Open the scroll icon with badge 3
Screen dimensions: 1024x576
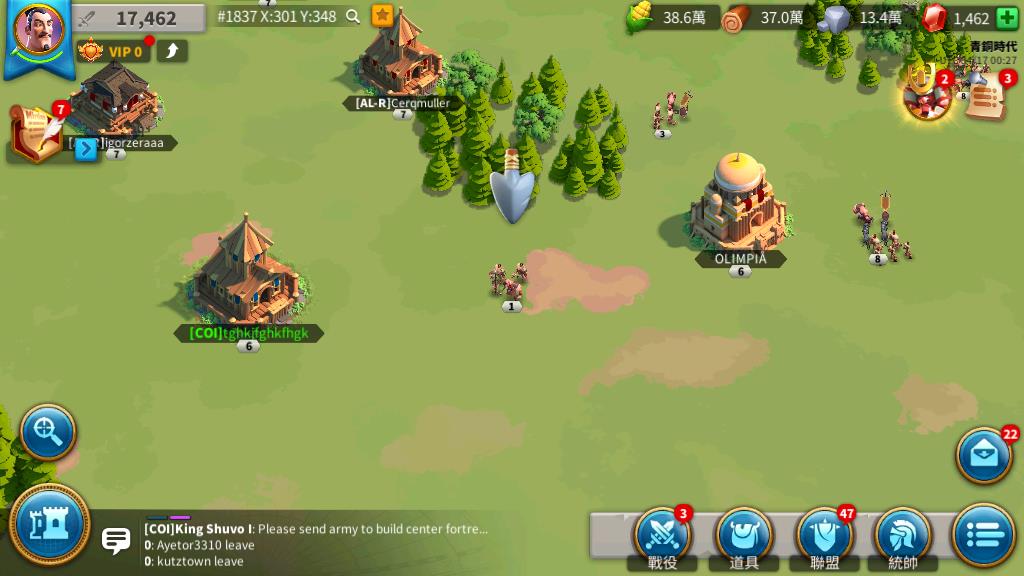point(985,98)
